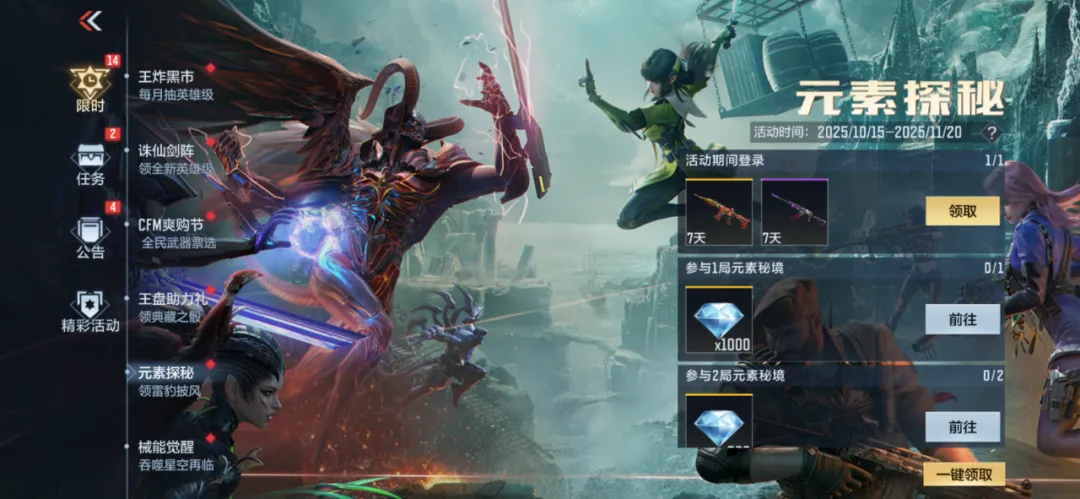Switch to the 限时 tab

pos(90,88)
